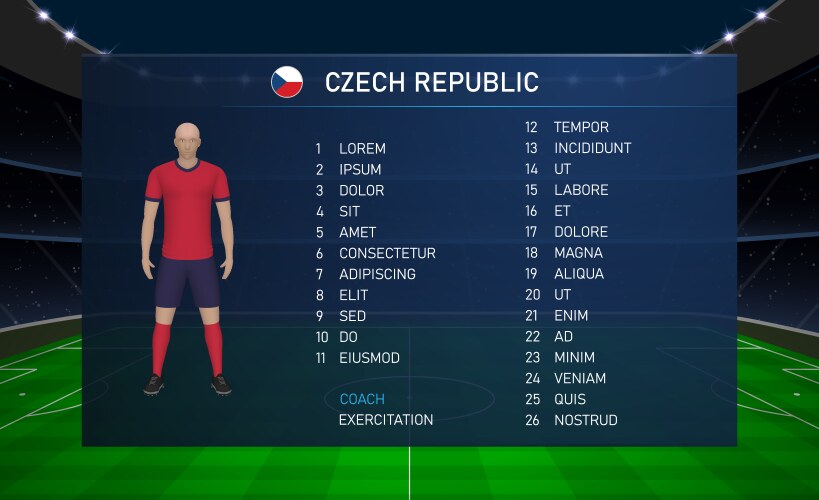Select player 12 TEMPOR
The width and height of the screenshot is (819, 500).
pos(581,128)
